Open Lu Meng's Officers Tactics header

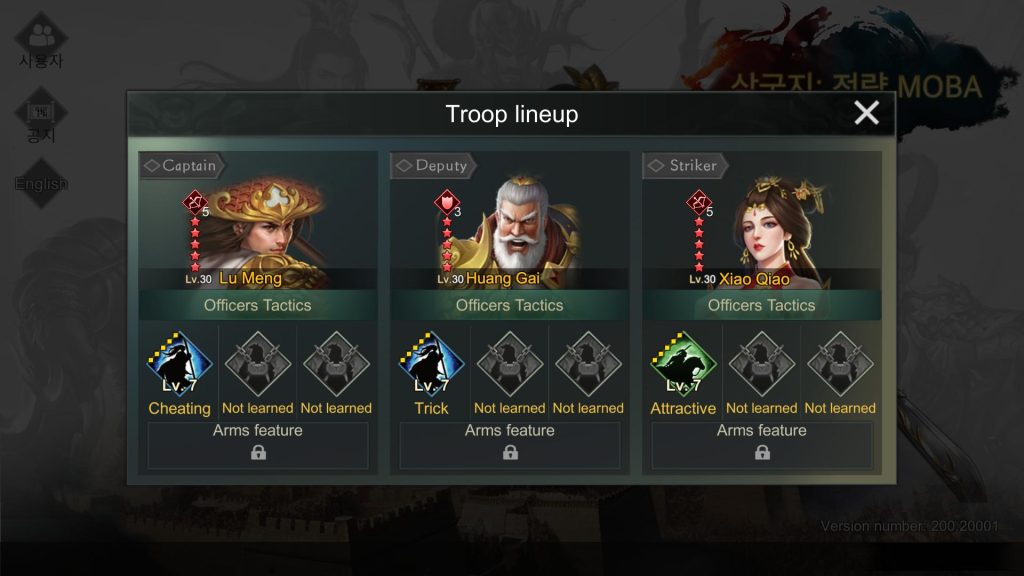[258, 305]
